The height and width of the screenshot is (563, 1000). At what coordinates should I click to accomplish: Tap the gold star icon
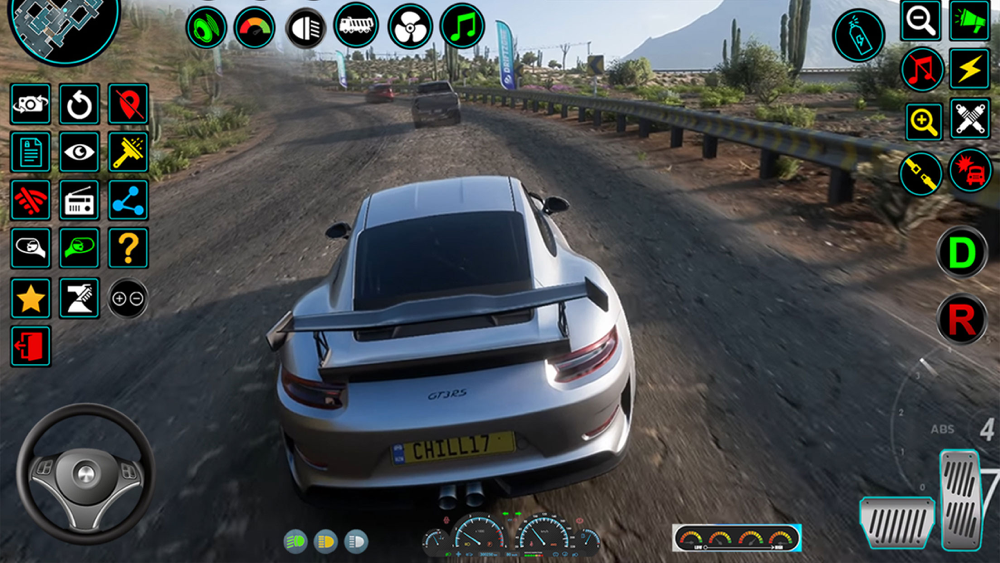click(31, 297)
